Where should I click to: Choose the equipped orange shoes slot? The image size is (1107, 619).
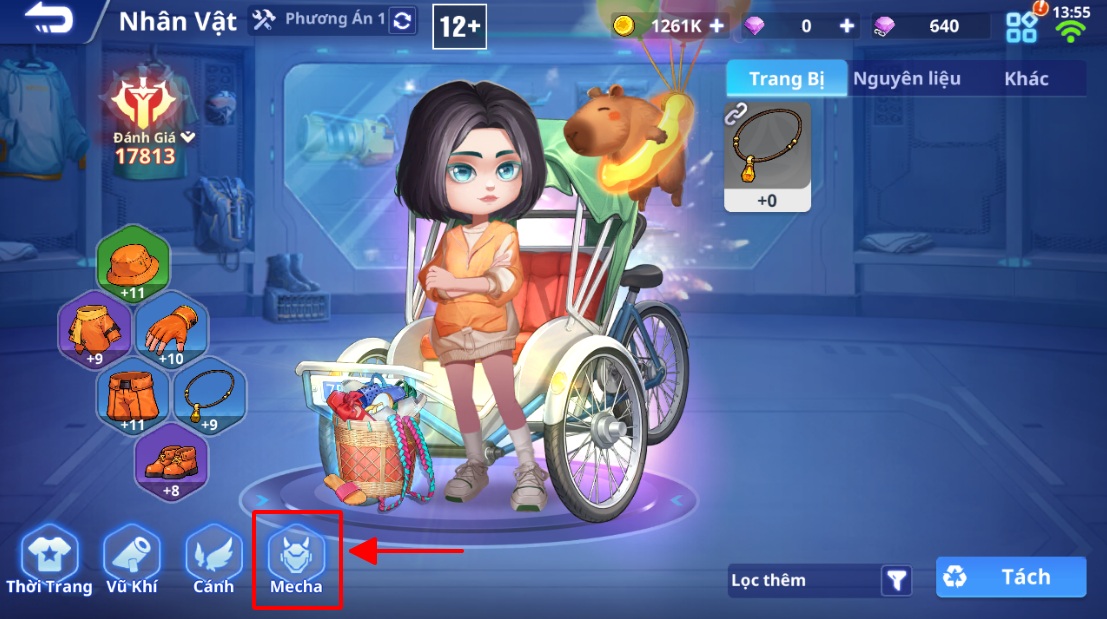tap(171, 464)
